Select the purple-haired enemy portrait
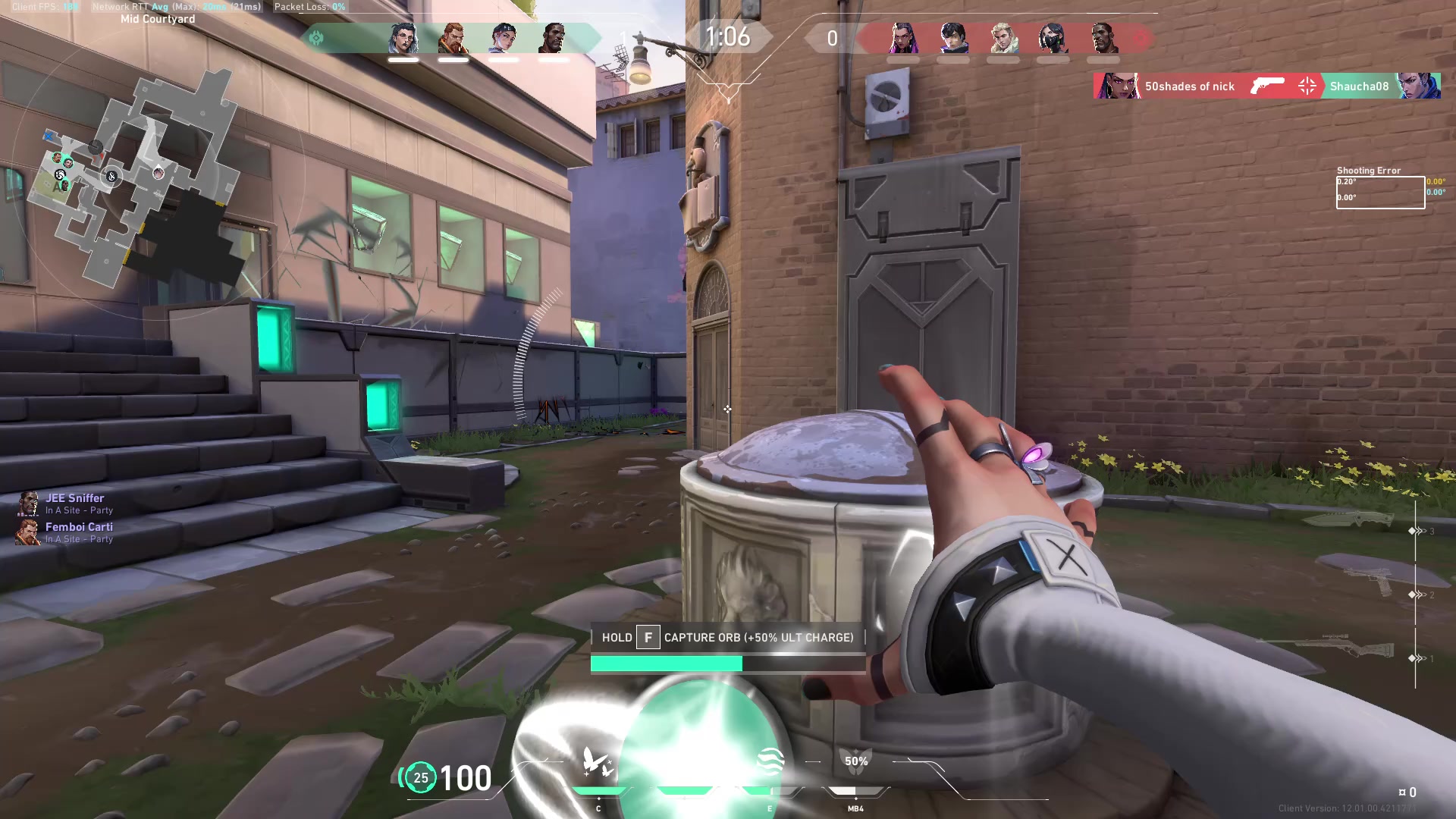Viewport: 1456px width, 819px height. coord(903,38)
